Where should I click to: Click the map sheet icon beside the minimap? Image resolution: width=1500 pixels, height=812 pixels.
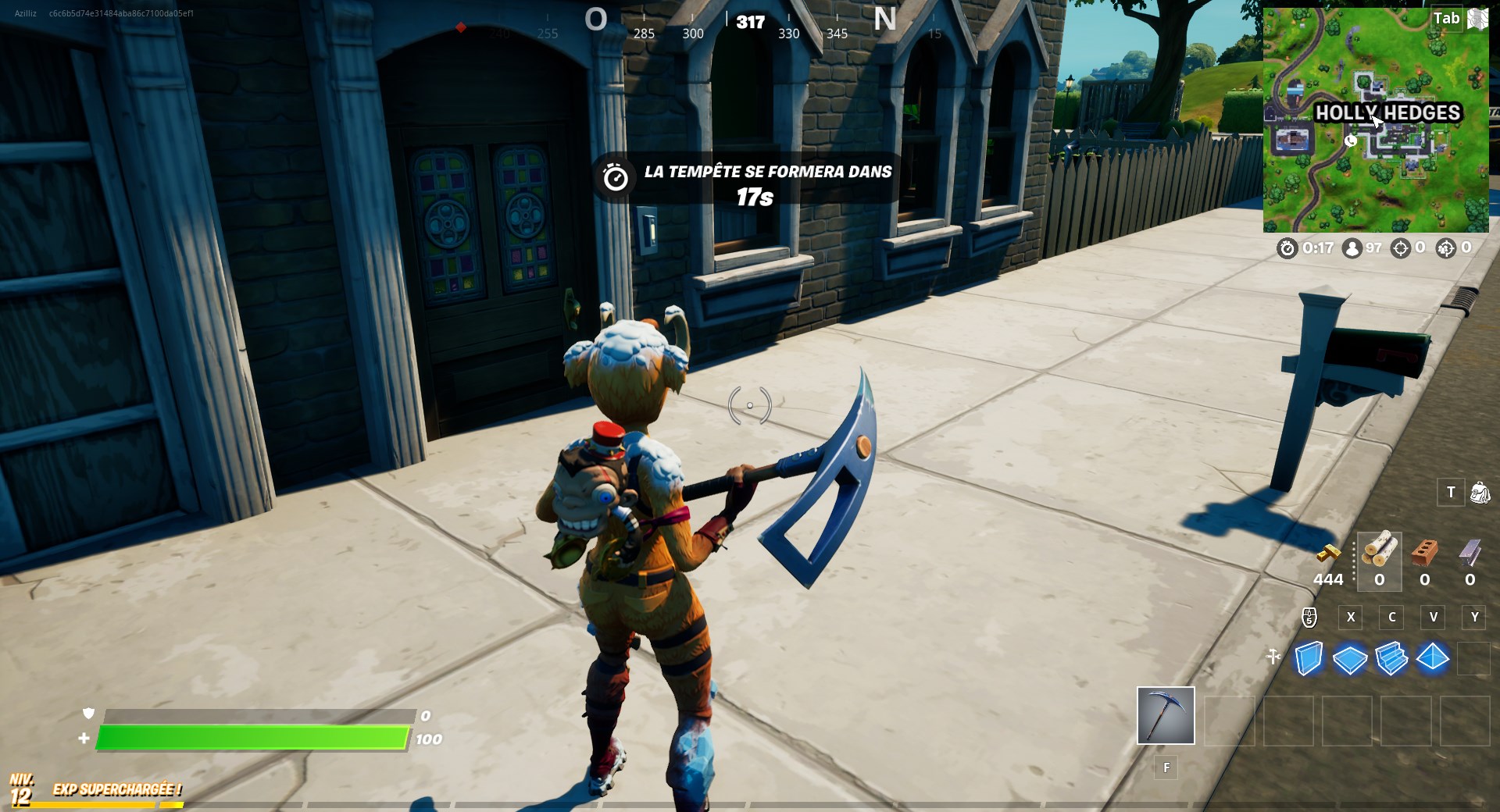coord(1477,17)
